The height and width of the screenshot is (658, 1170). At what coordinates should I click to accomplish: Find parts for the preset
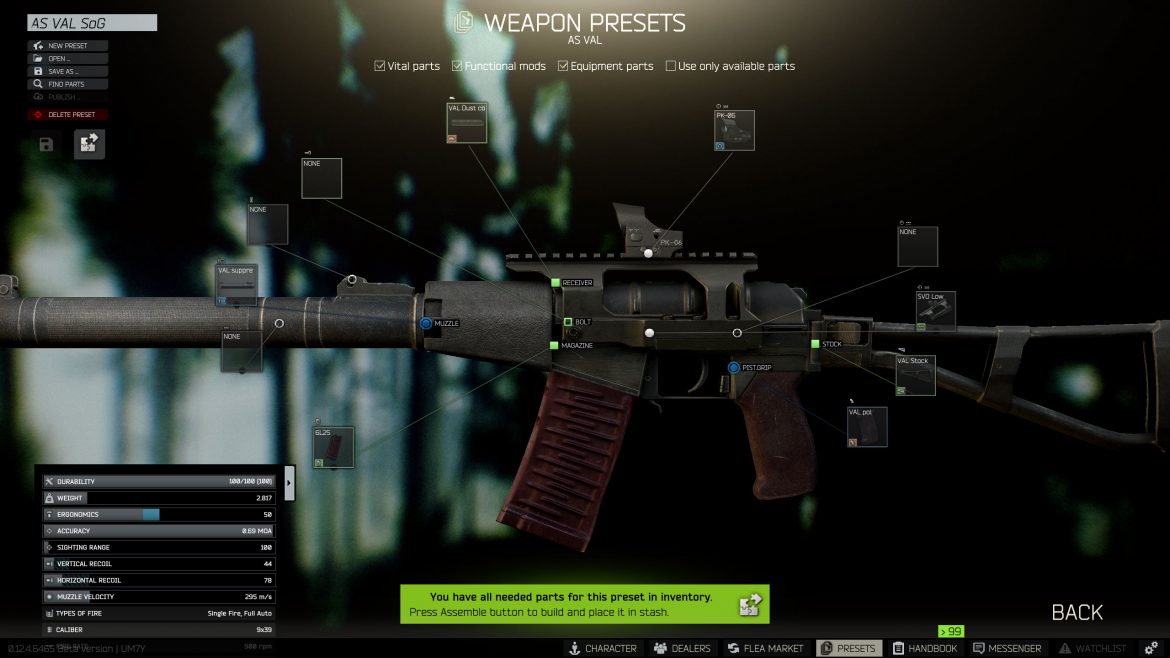pos(68,85)
